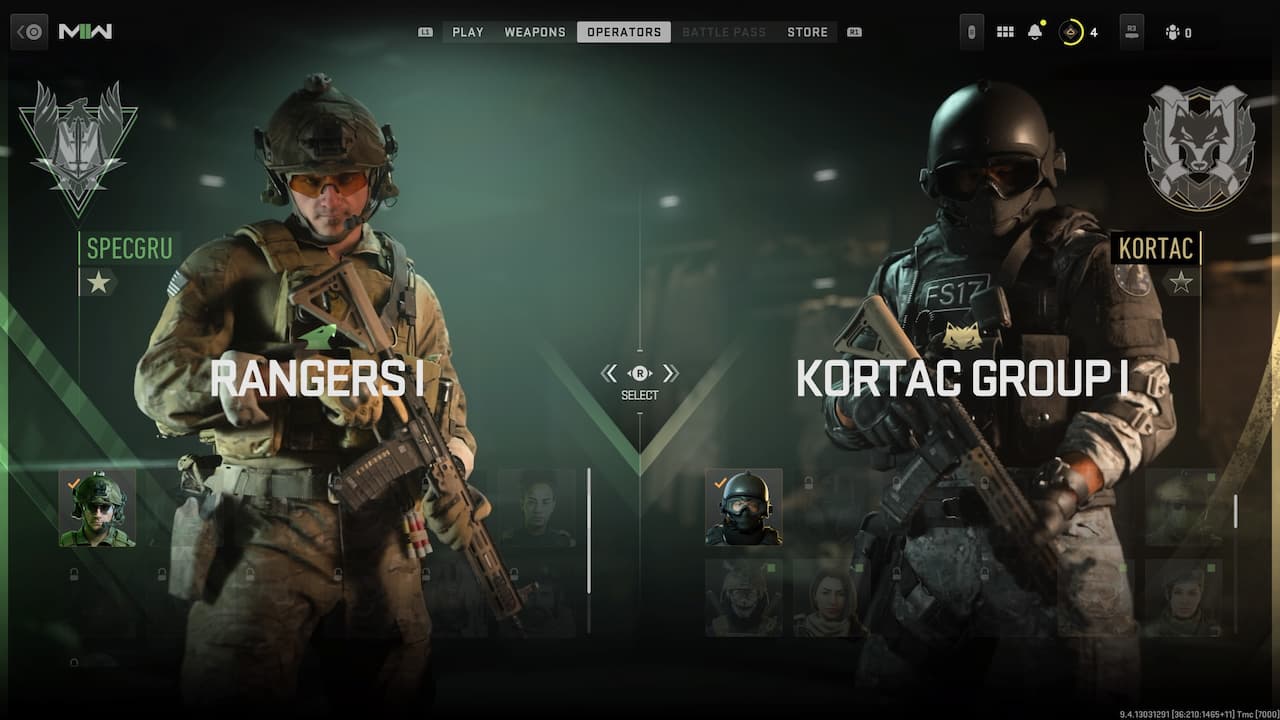Click the COD Points balance icon

[x=1072, y=31]
